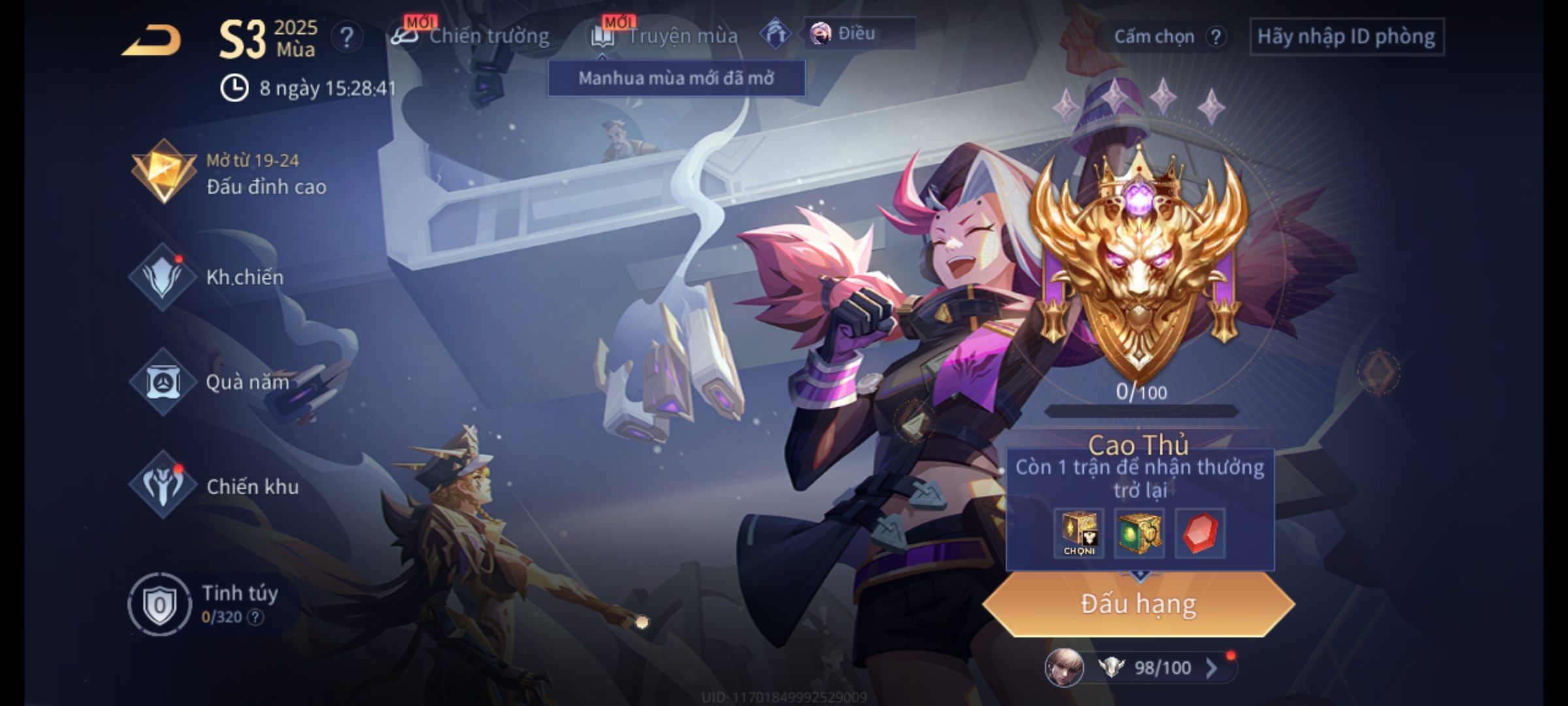Go back with the return arrow
The image size is (1568, 706).
[152, 41]
